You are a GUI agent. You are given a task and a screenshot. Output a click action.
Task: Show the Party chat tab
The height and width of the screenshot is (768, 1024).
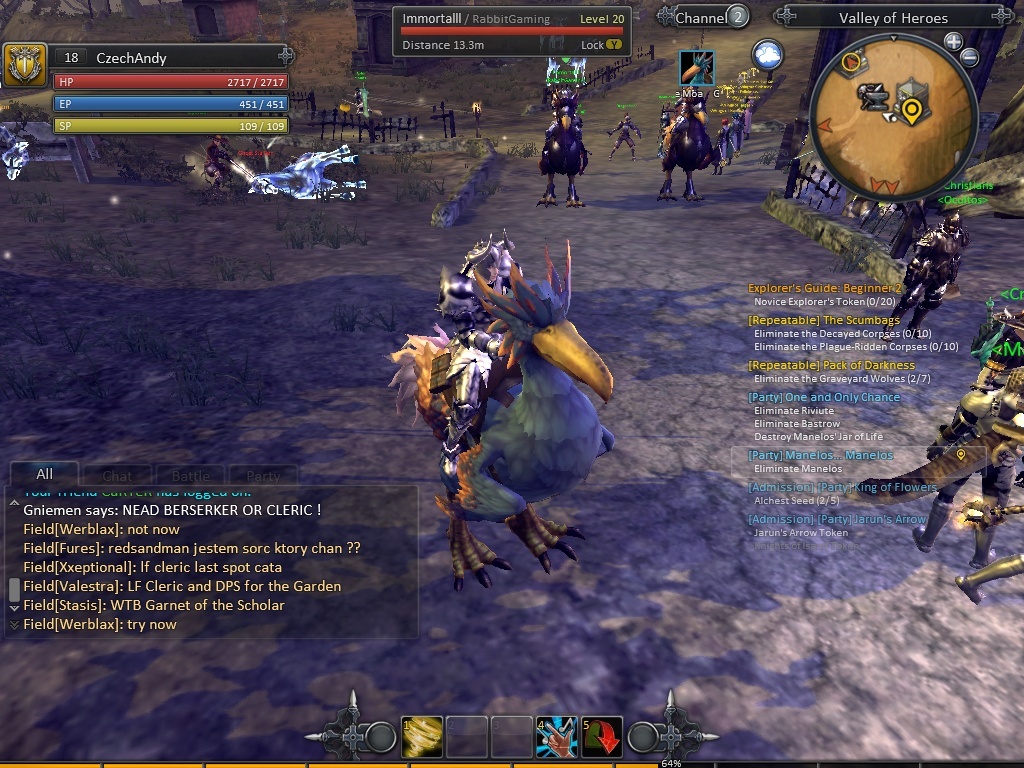point(263,477)
